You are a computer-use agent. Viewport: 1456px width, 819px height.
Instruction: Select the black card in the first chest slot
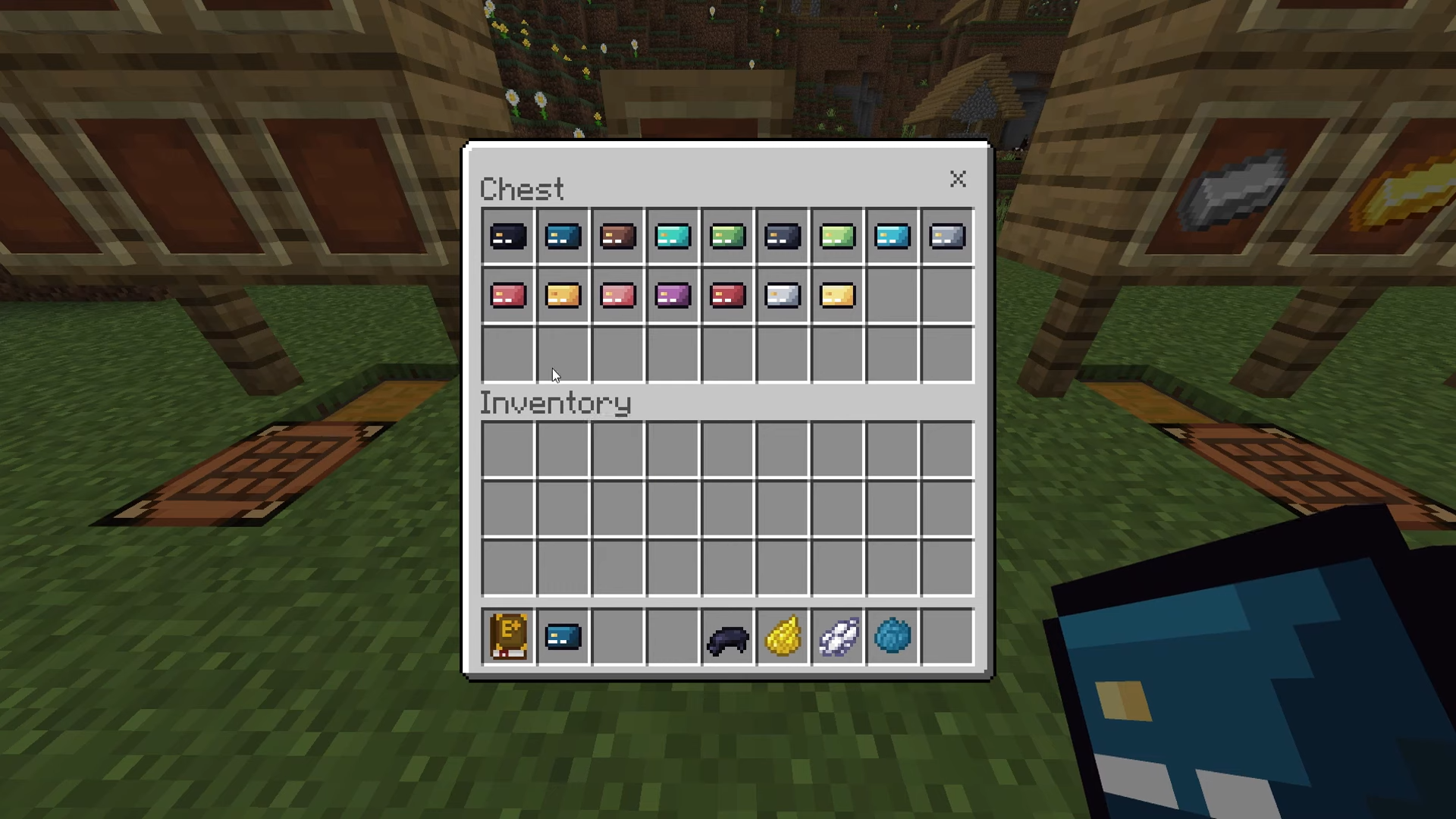507,236
